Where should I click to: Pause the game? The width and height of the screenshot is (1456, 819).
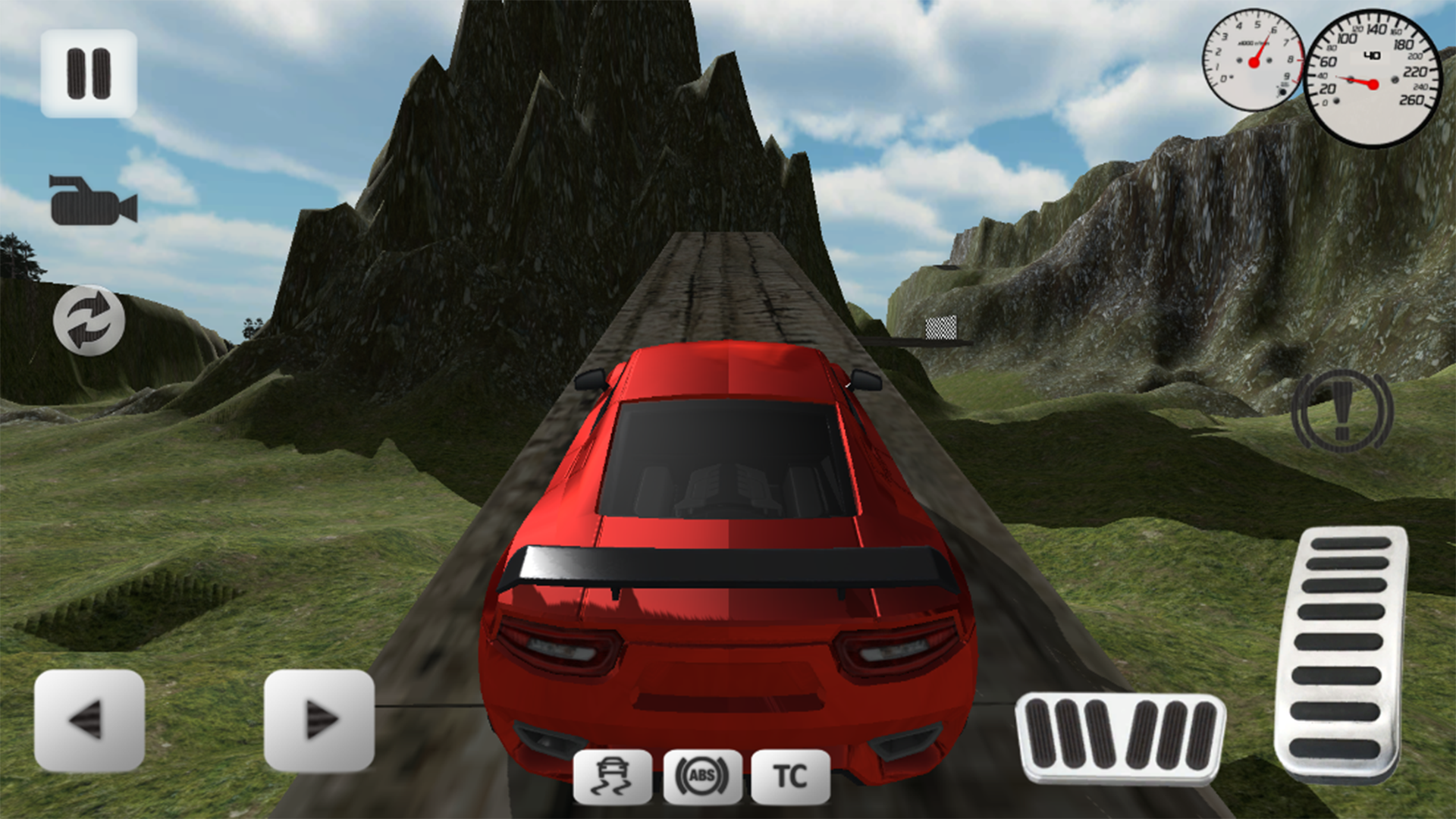[x=89, y=72]
